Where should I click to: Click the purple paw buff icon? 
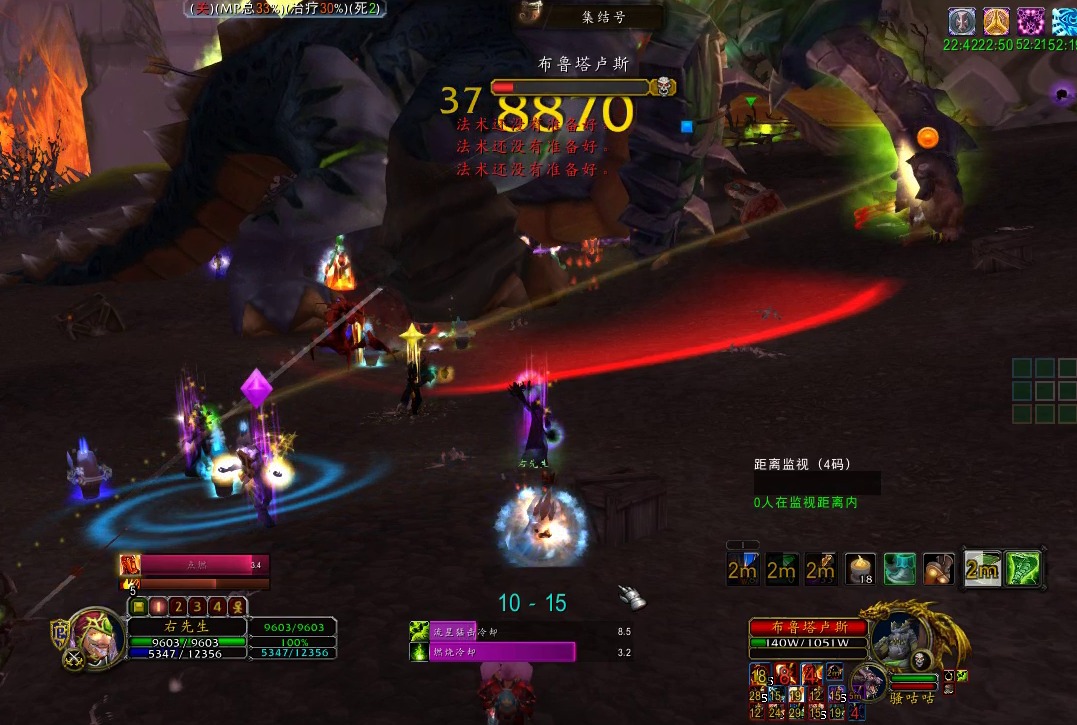coord(1030,21)
